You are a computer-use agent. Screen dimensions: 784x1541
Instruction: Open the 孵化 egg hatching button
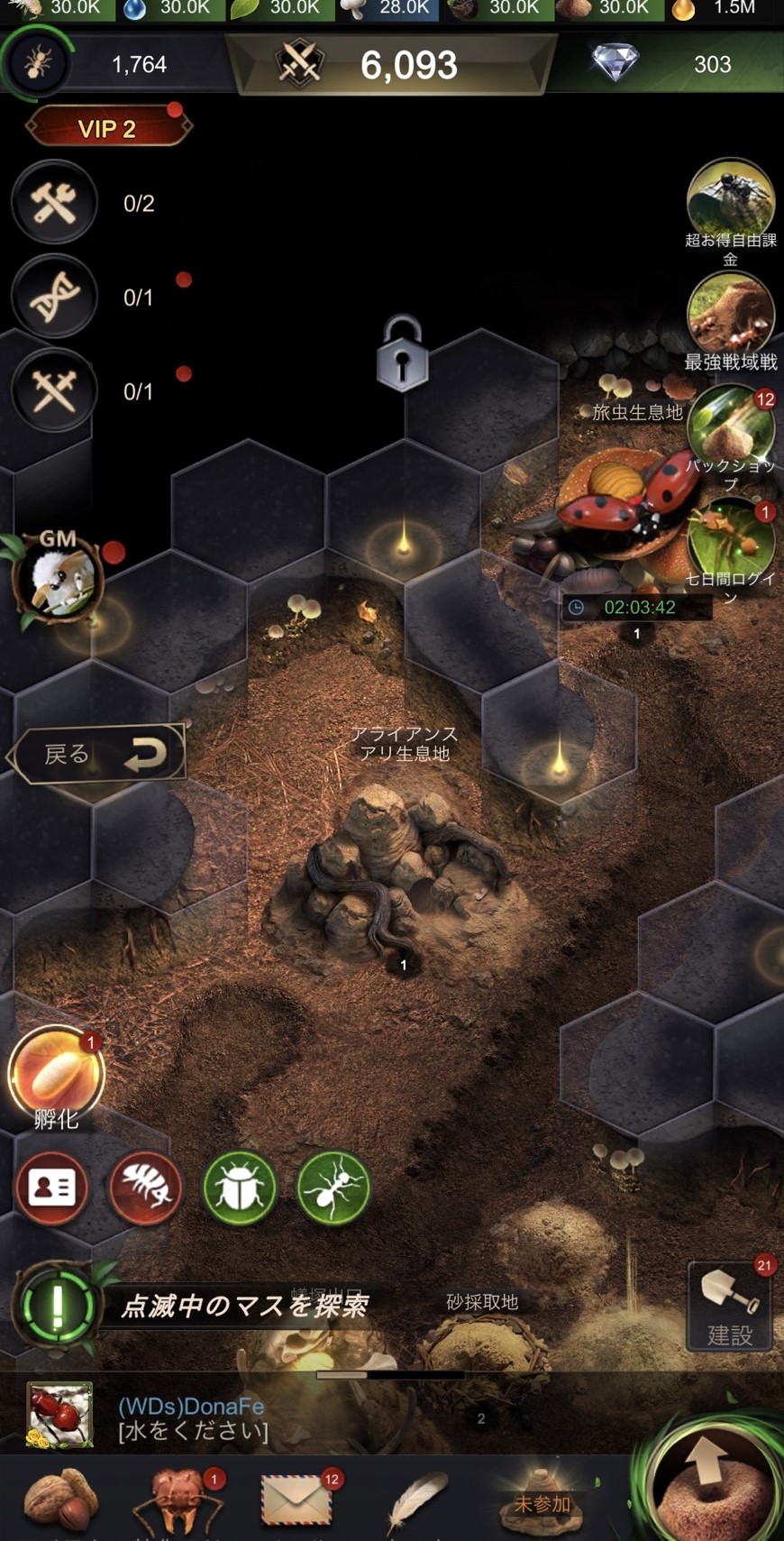coord(57,1075)
